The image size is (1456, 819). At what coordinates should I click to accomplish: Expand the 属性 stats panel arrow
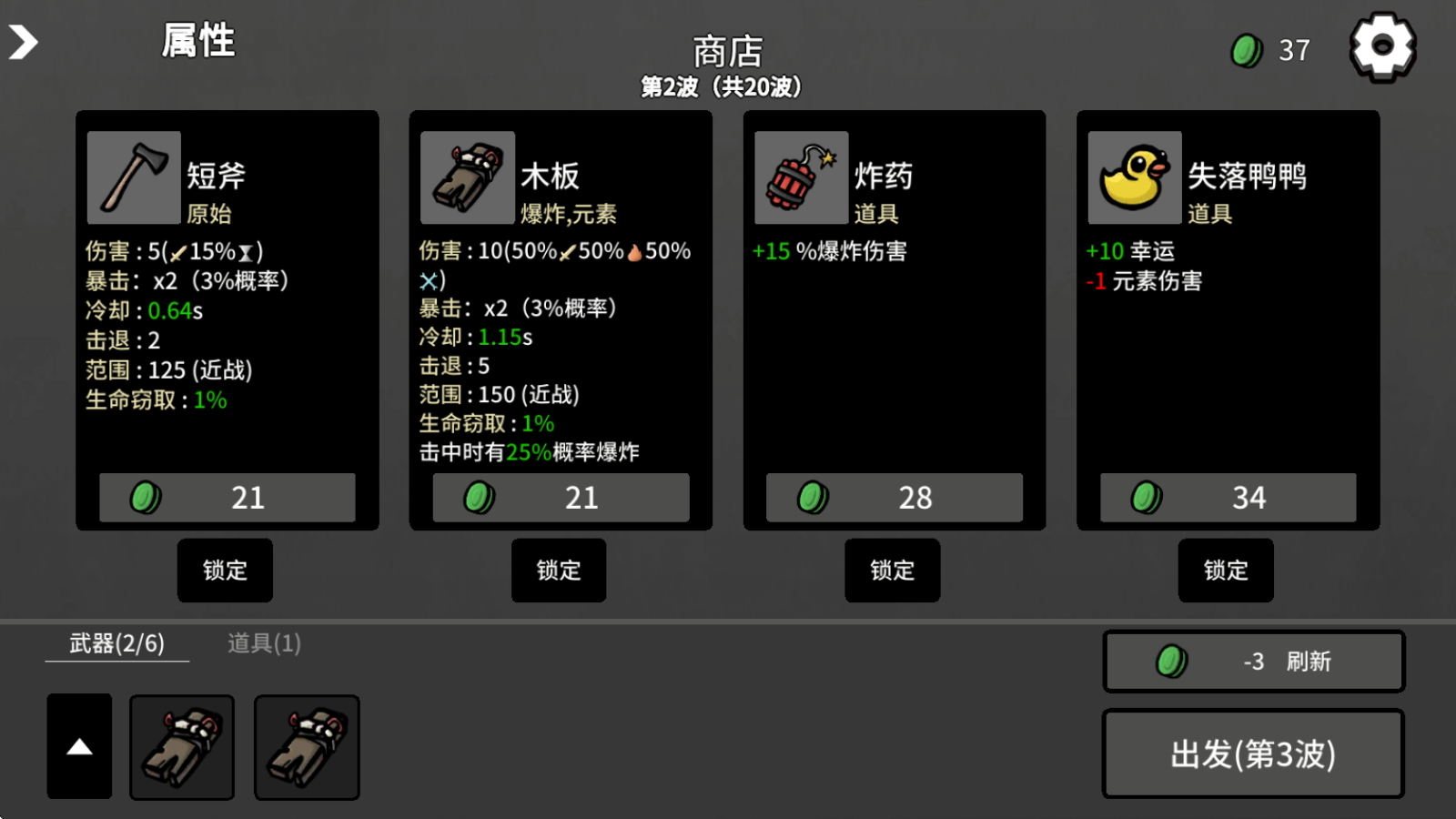click(24, 42)
